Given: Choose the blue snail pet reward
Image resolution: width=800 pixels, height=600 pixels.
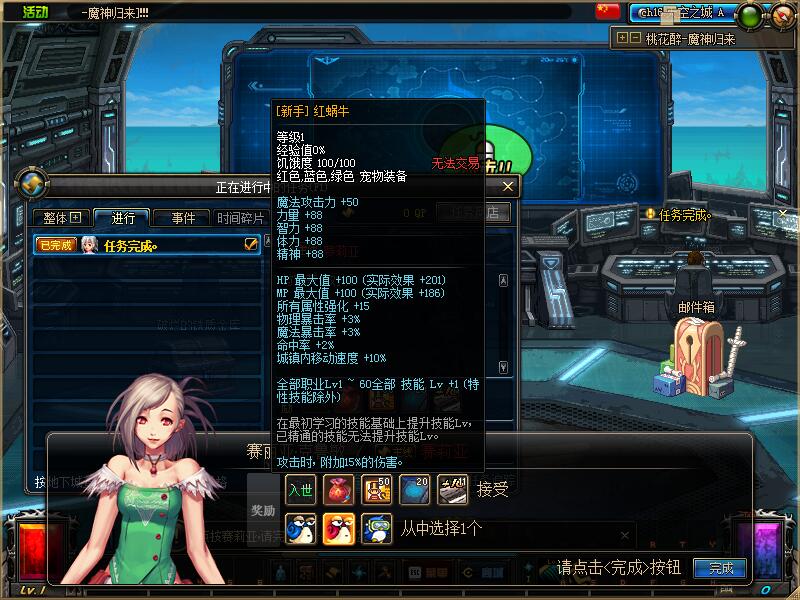Looking at the screenshot, I should 300,527.
